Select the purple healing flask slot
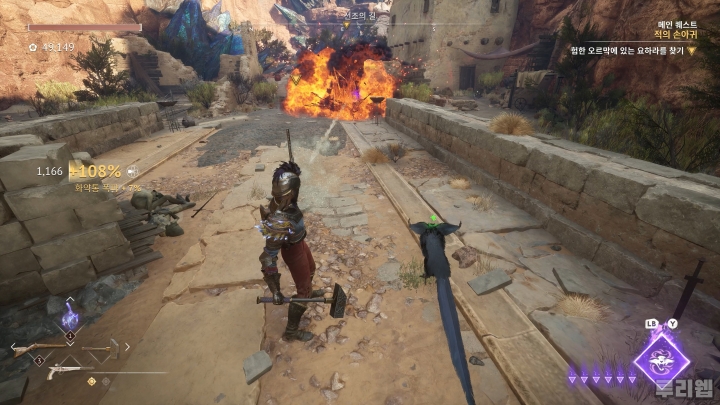720x405 pixels. 70,318
